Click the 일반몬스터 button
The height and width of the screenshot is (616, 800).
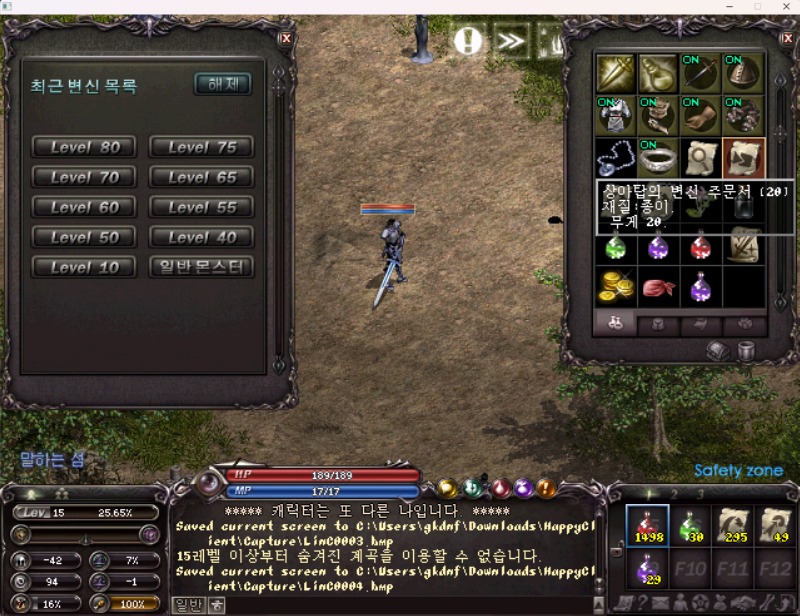click(x=201, y=267)
